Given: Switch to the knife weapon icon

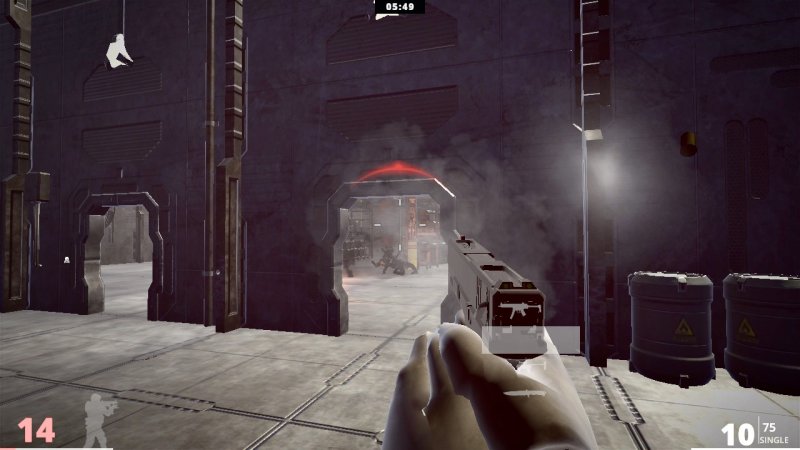Looking at the screenshot, I should (x=526, y=394).
